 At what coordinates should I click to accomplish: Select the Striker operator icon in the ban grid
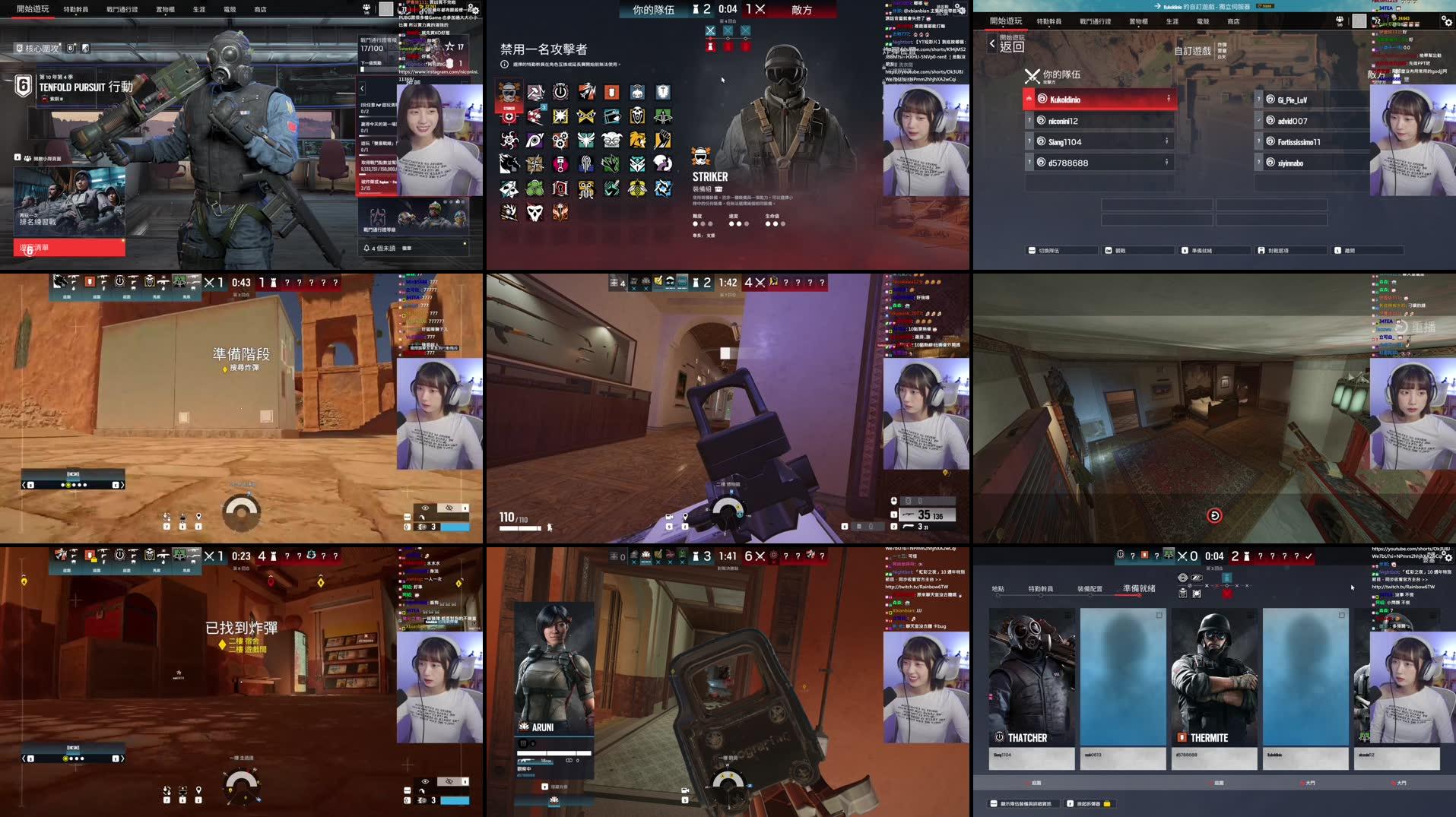(509, 92)
